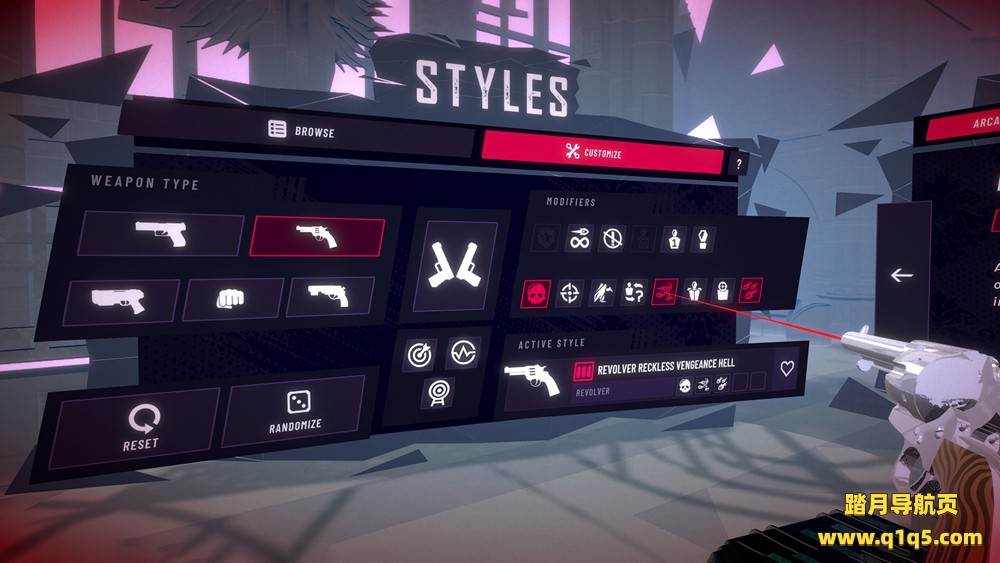Select the bullseye with arrow icon

pos(420,355)
